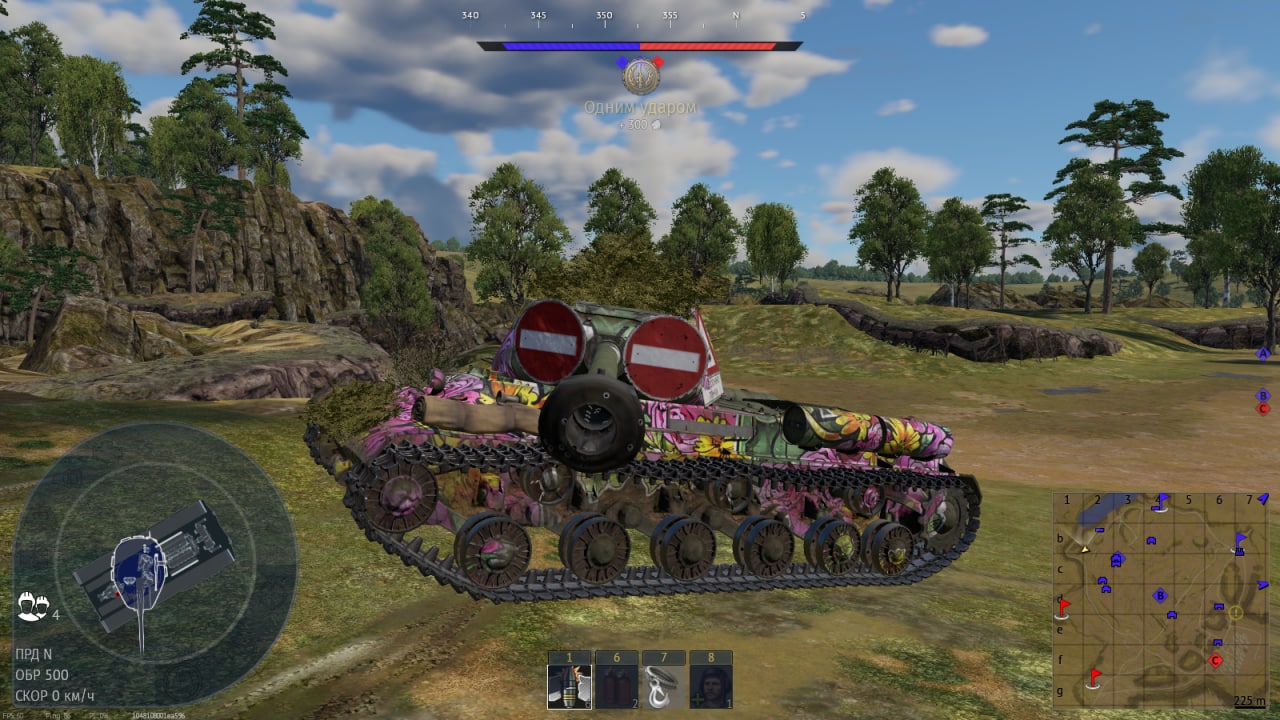1280x720 pixels.
Task: Use the fire extinguisher slot
Action: click(617, 687)
